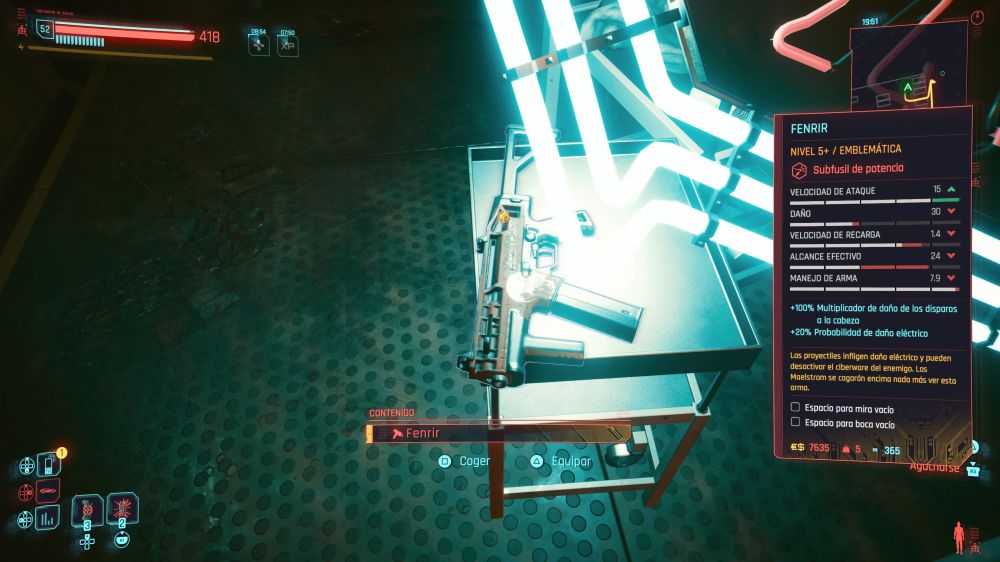
Task: Select the Fenrir item in the loot list
Action: 497,433
